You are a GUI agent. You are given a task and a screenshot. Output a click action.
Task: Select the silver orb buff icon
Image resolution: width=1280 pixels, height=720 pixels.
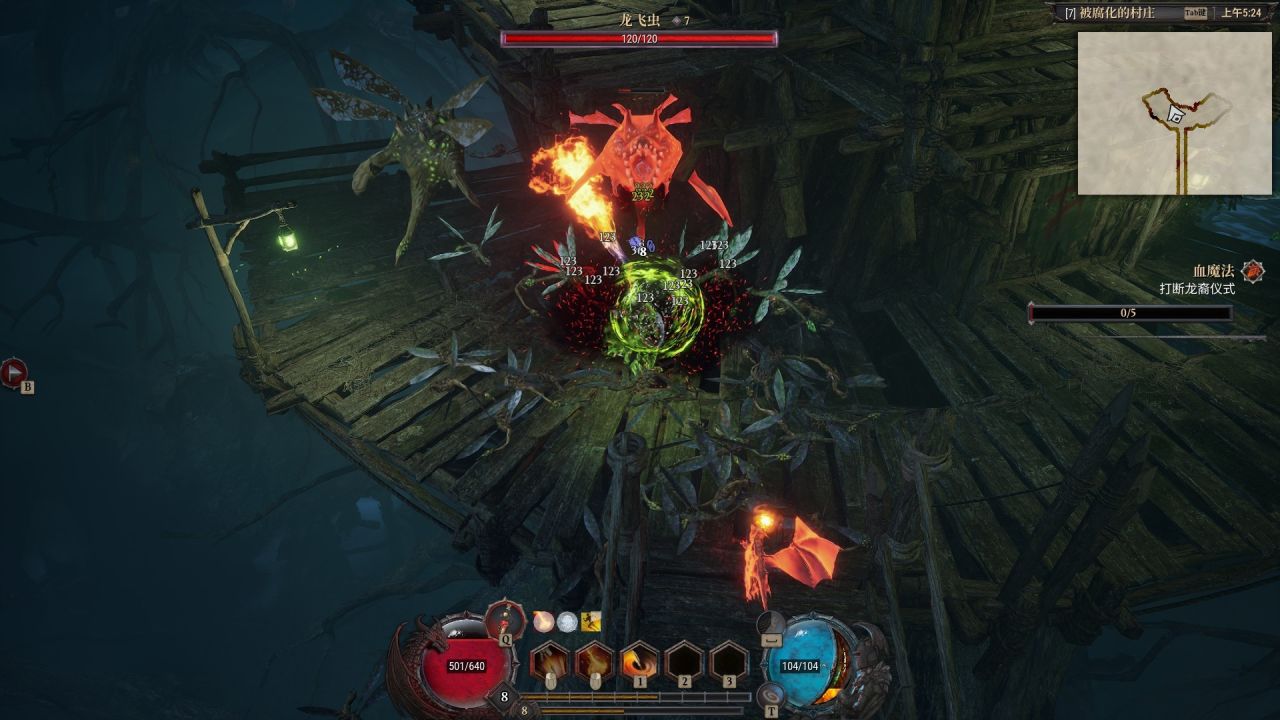point(567,621)
